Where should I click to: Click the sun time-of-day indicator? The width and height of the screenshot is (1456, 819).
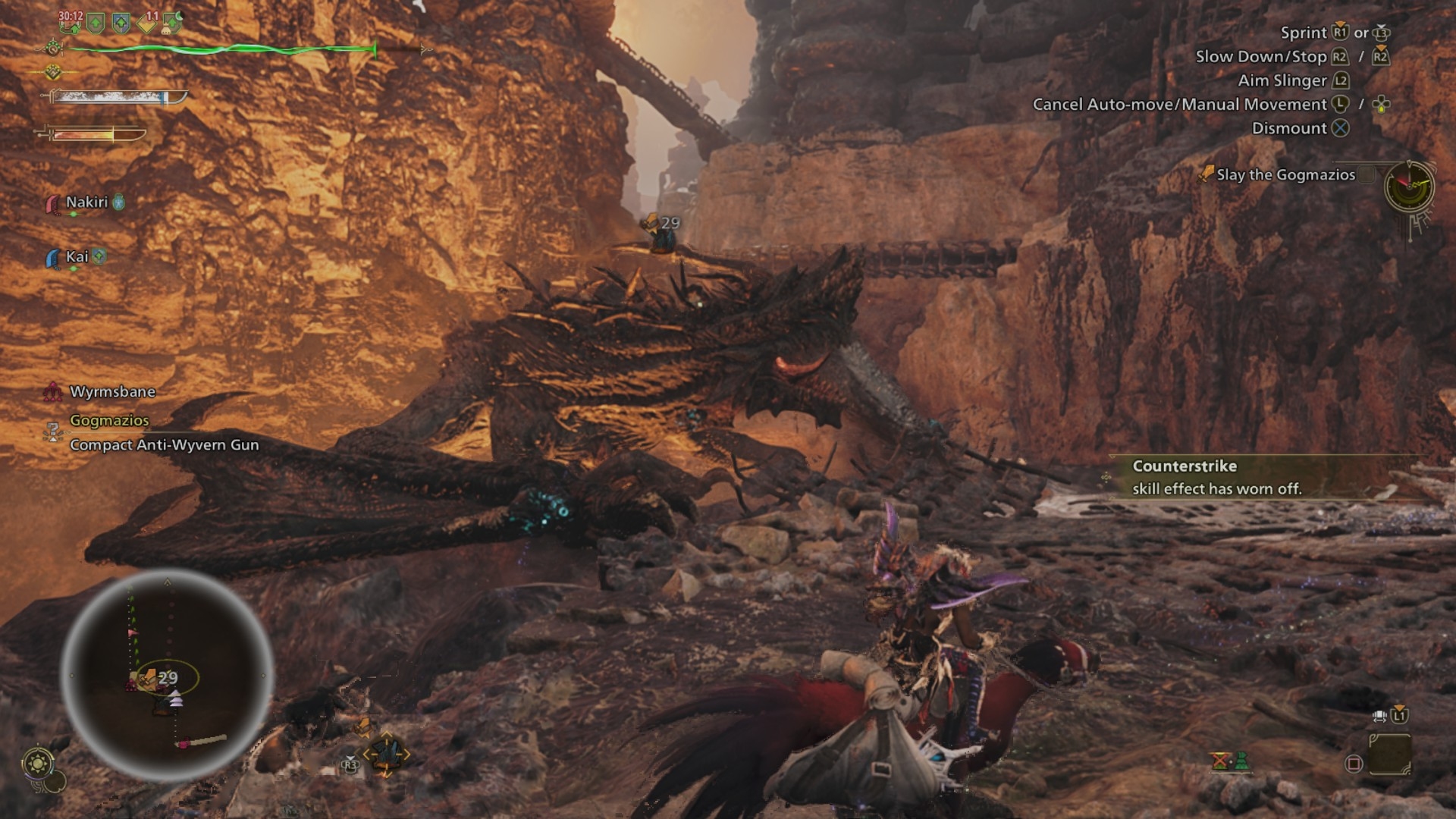(38, 762)
